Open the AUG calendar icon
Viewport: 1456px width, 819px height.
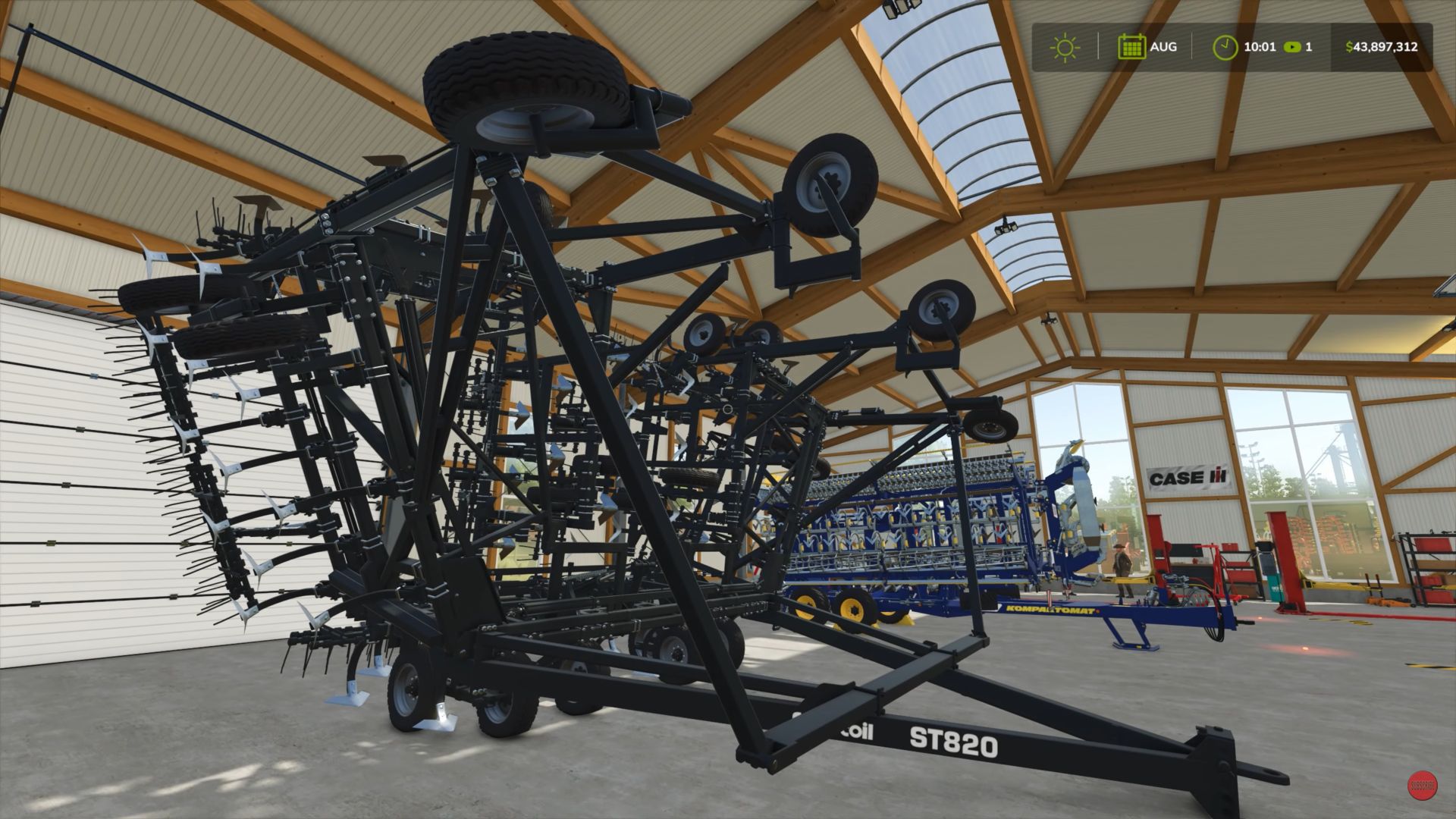pos(1131,47)
